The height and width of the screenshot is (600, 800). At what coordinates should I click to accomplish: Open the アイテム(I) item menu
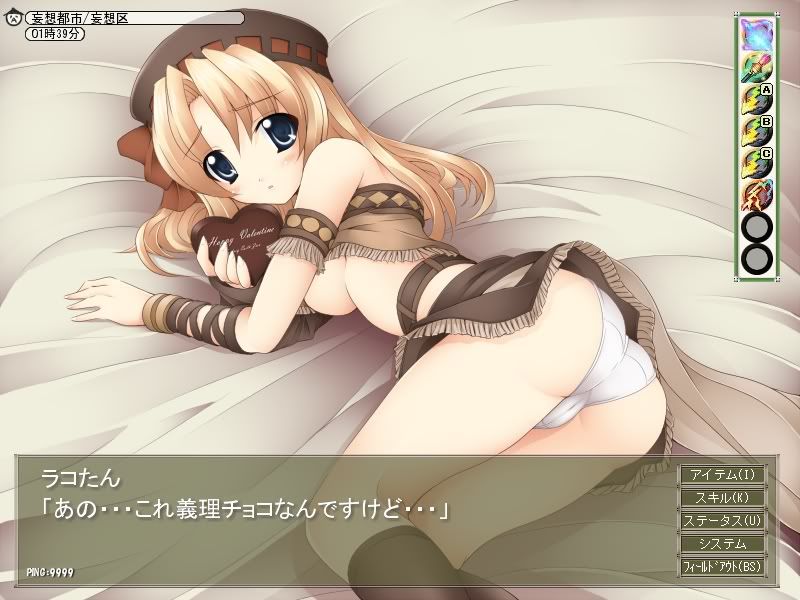coord(723,474)
